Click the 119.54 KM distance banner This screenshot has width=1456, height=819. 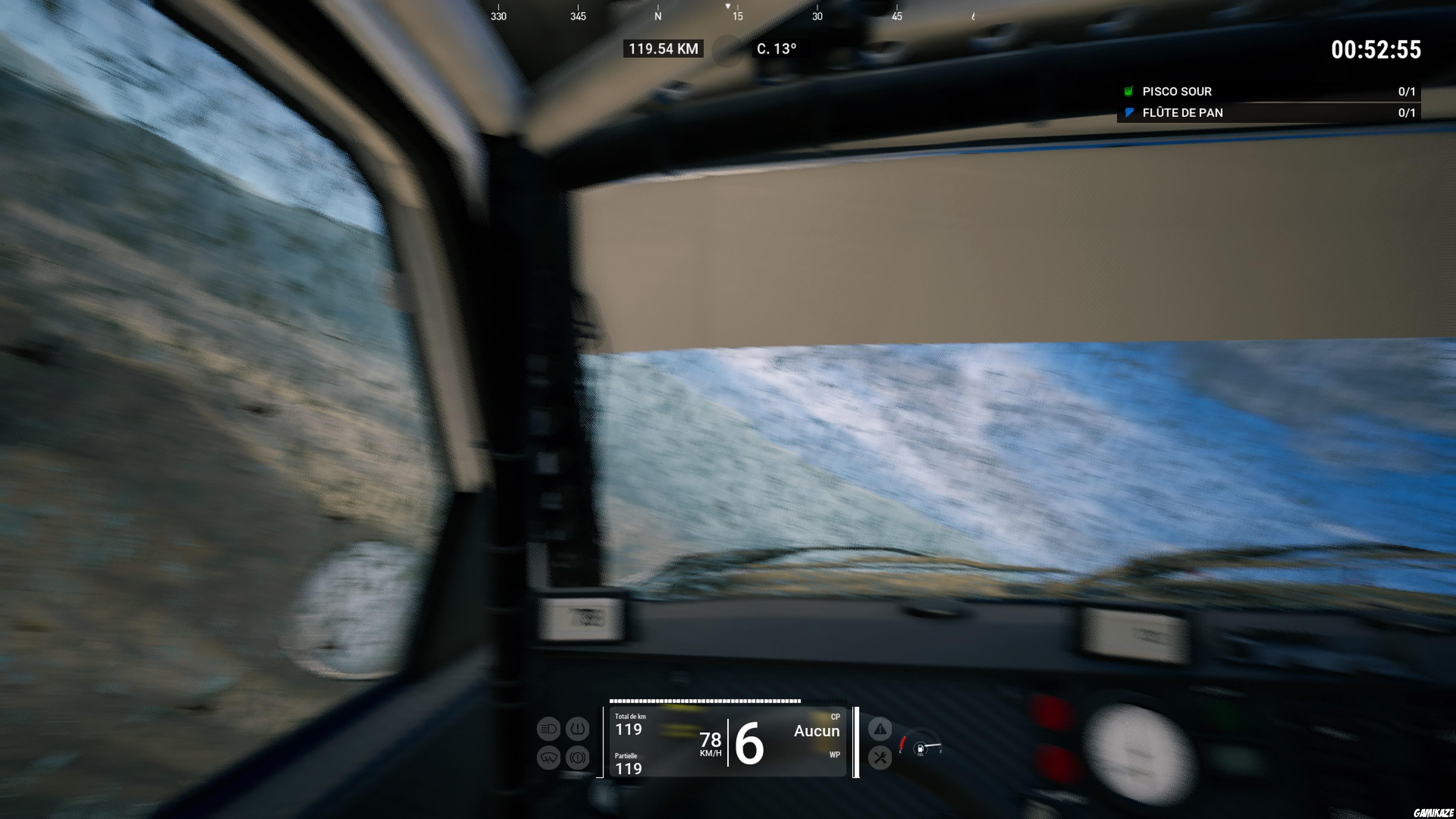(x=662, y=49)
